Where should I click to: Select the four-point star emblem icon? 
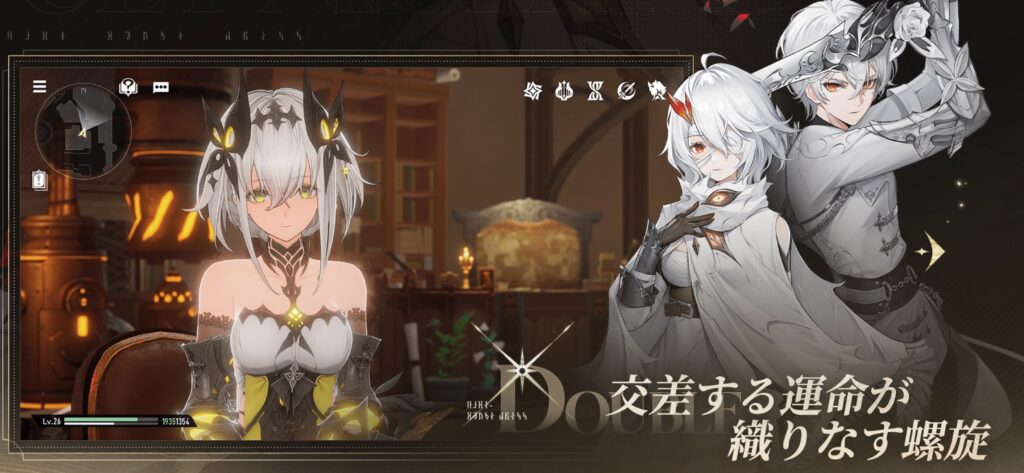(532, 91)
